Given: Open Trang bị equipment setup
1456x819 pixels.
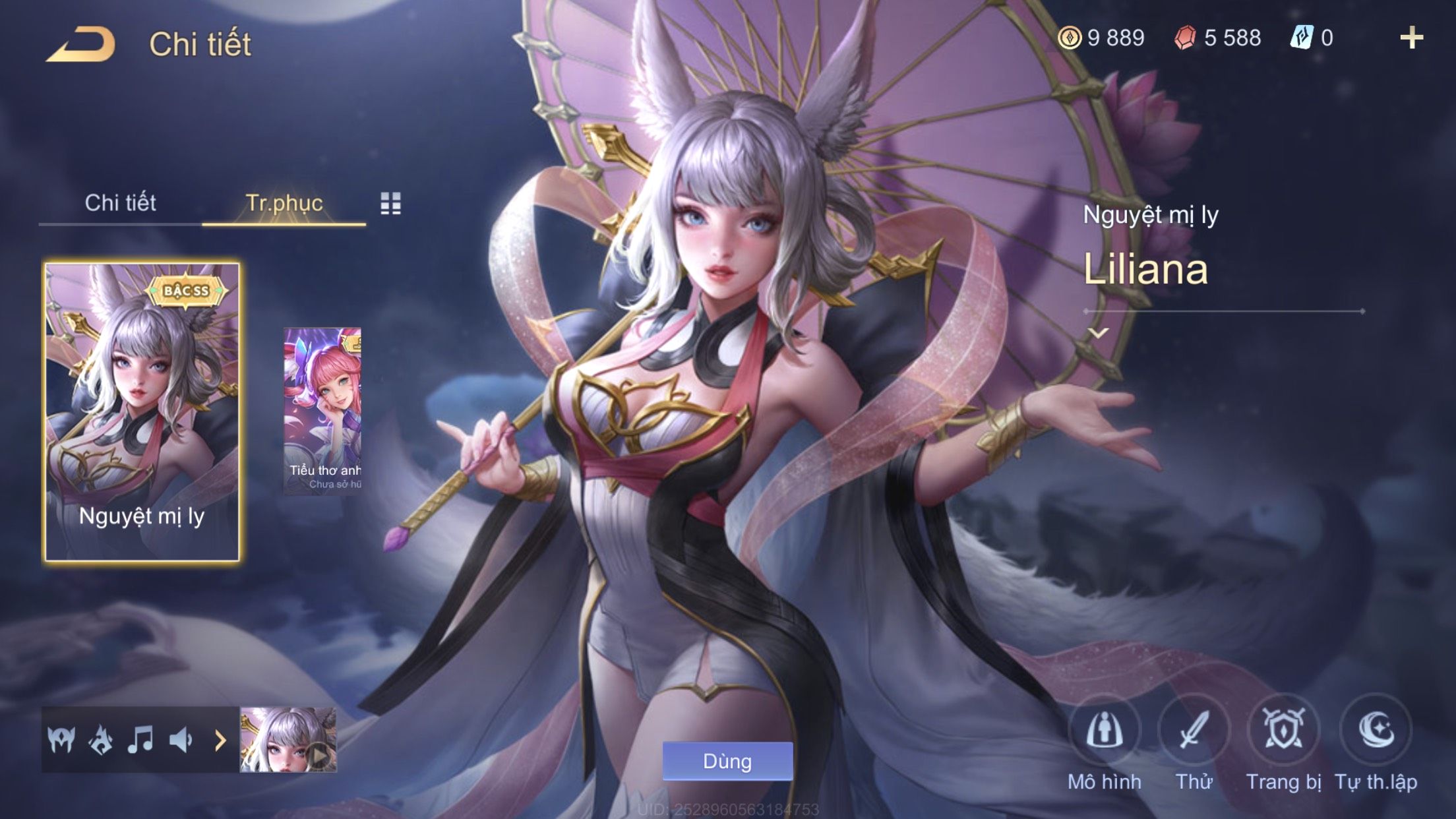Looking at the screenshot, I should [1283, 731].
